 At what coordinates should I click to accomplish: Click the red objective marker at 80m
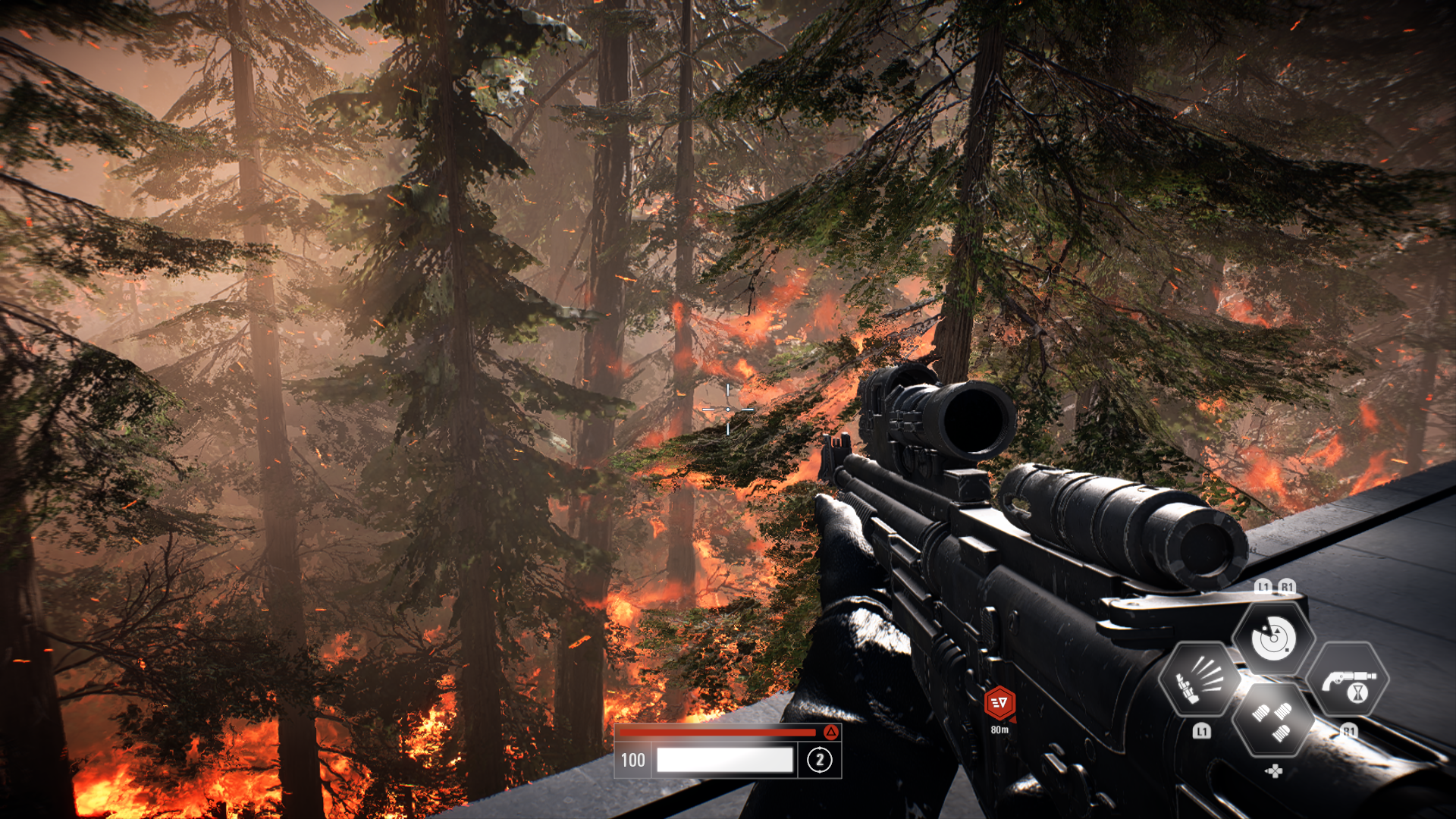tap(999, 703)
